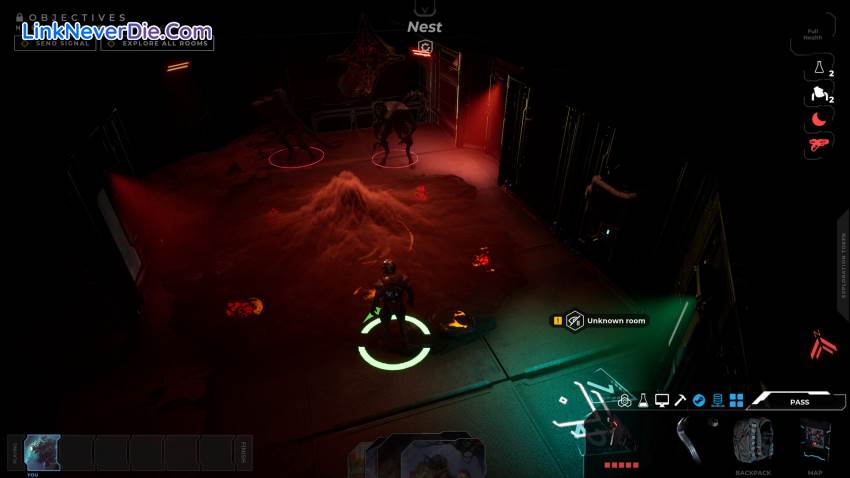Click the PASS turn button
The height and width of the screenshot is (478, 850).
pyautogui.click(x=799, y=400)
